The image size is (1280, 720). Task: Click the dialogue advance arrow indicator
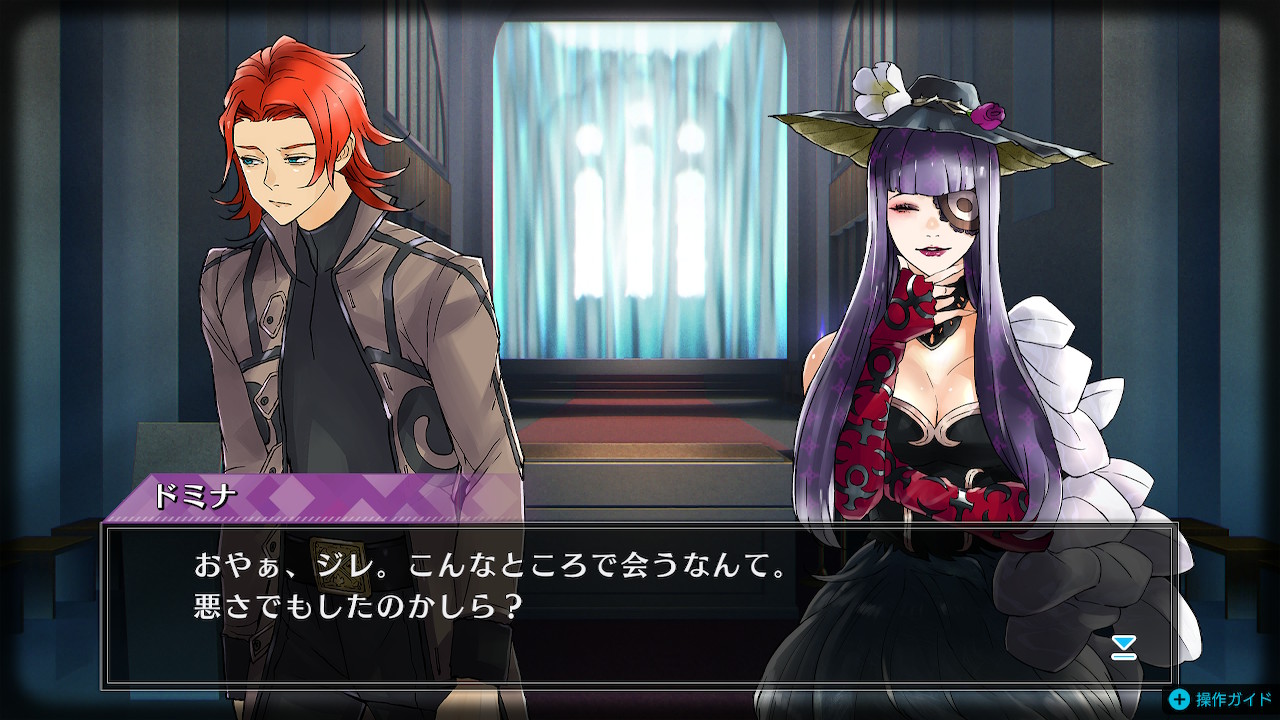point(1124,647)
